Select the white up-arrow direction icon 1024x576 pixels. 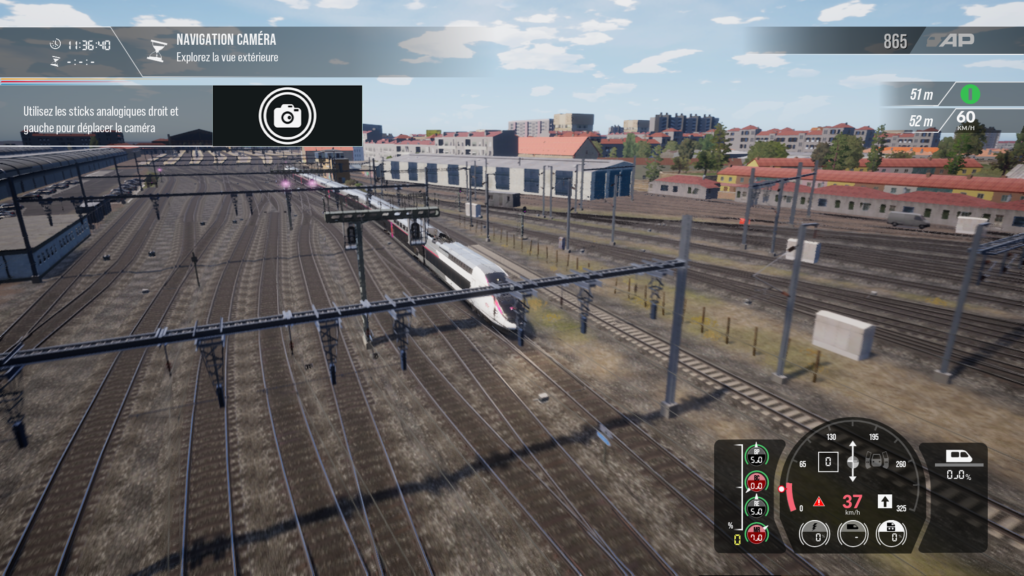click(x=884, y=501)
